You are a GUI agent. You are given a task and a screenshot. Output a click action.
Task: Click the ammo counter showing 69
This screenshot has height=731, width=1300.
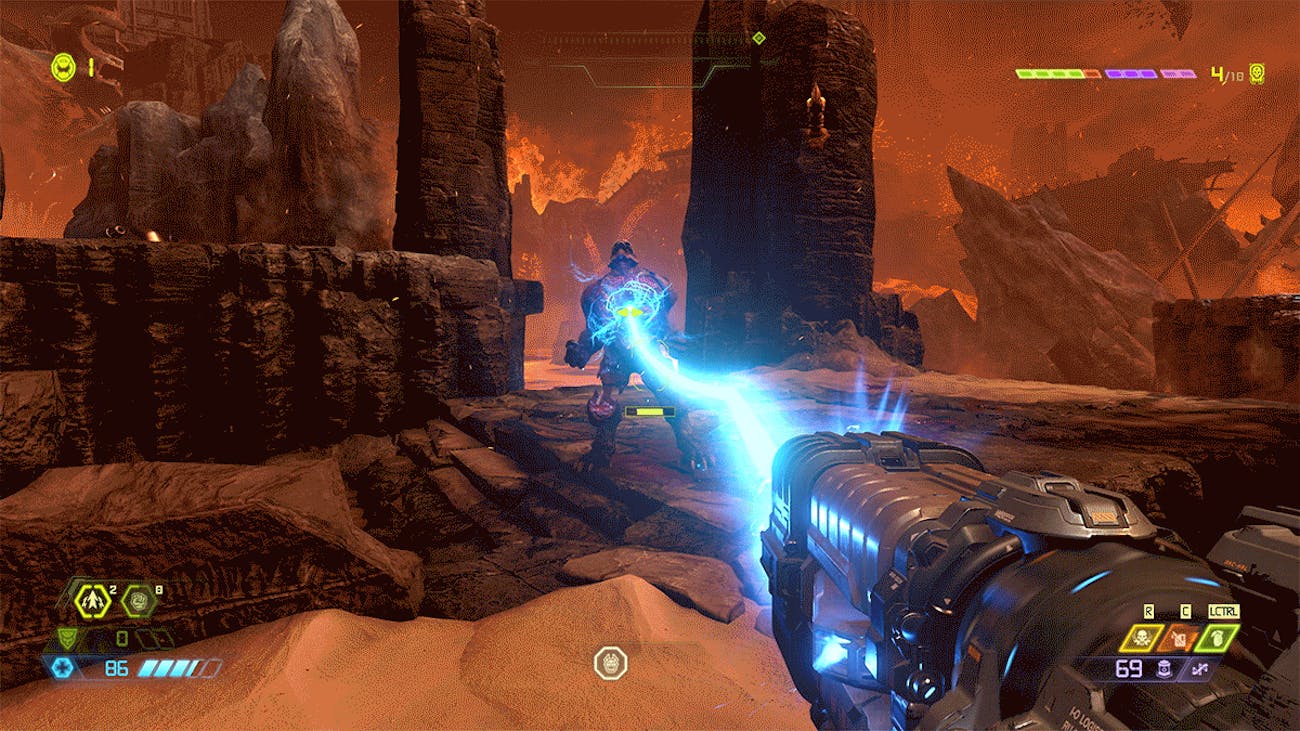1128,668
